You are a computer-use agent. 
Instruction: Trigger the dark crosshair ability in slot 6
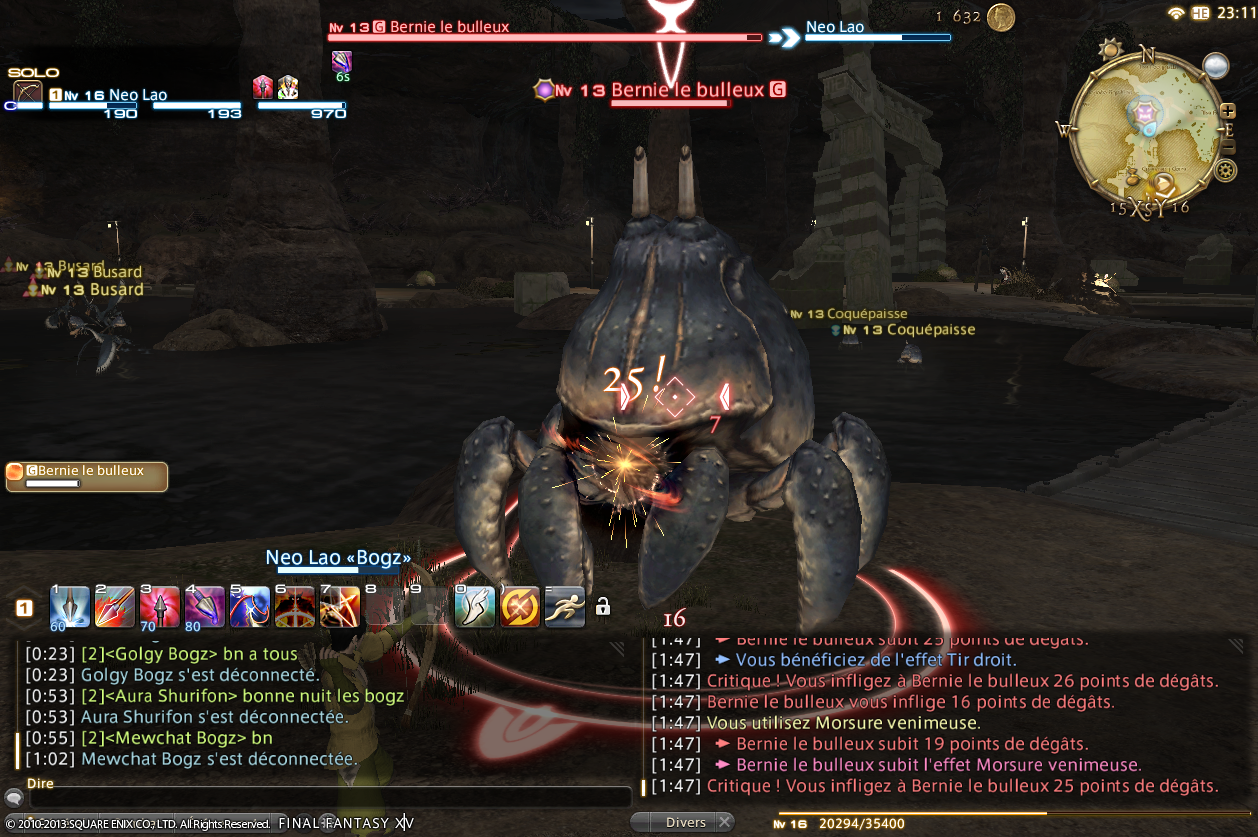point(295,606)
